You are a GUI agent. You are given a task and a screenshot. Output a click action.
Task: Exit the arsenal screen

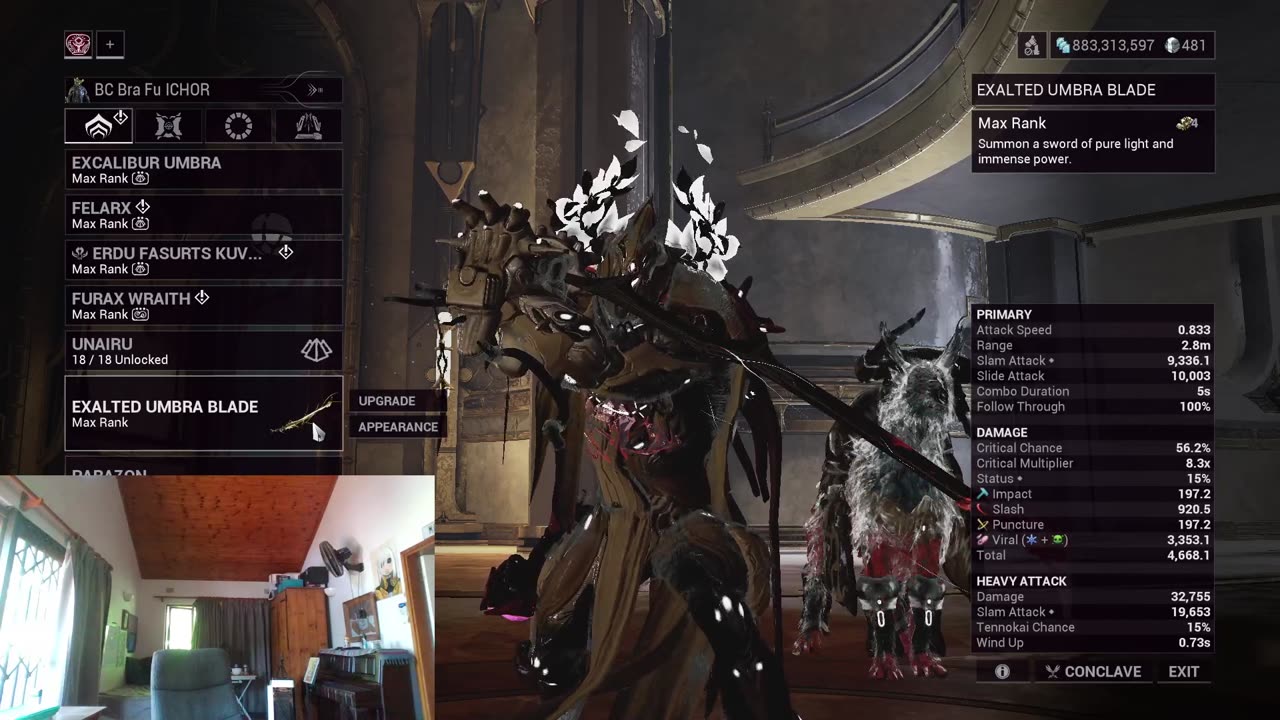pyautogui.click(x=1184, y=672)
